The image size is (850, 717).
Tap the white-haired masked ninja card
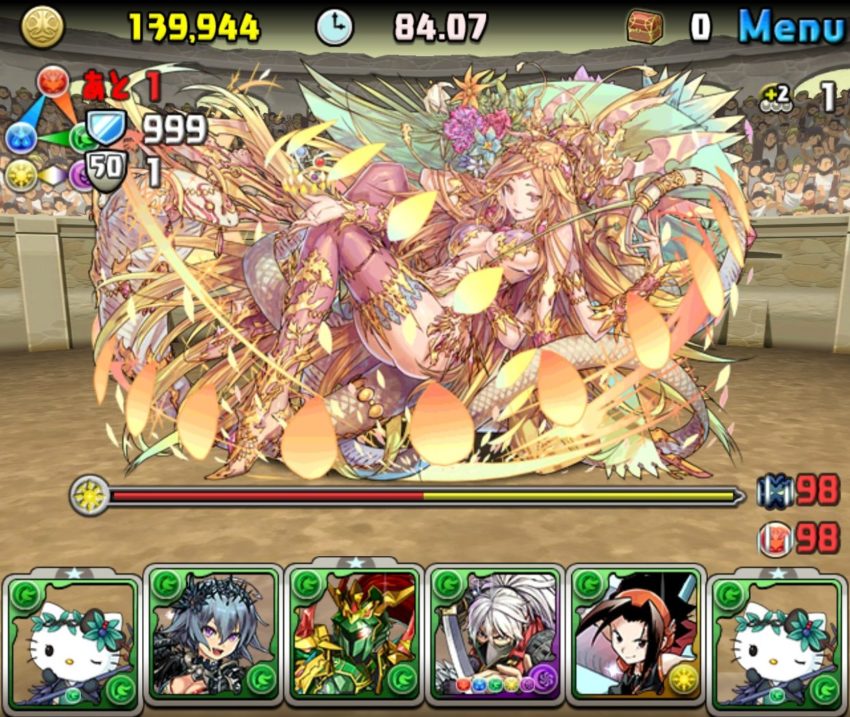[495, 636]
